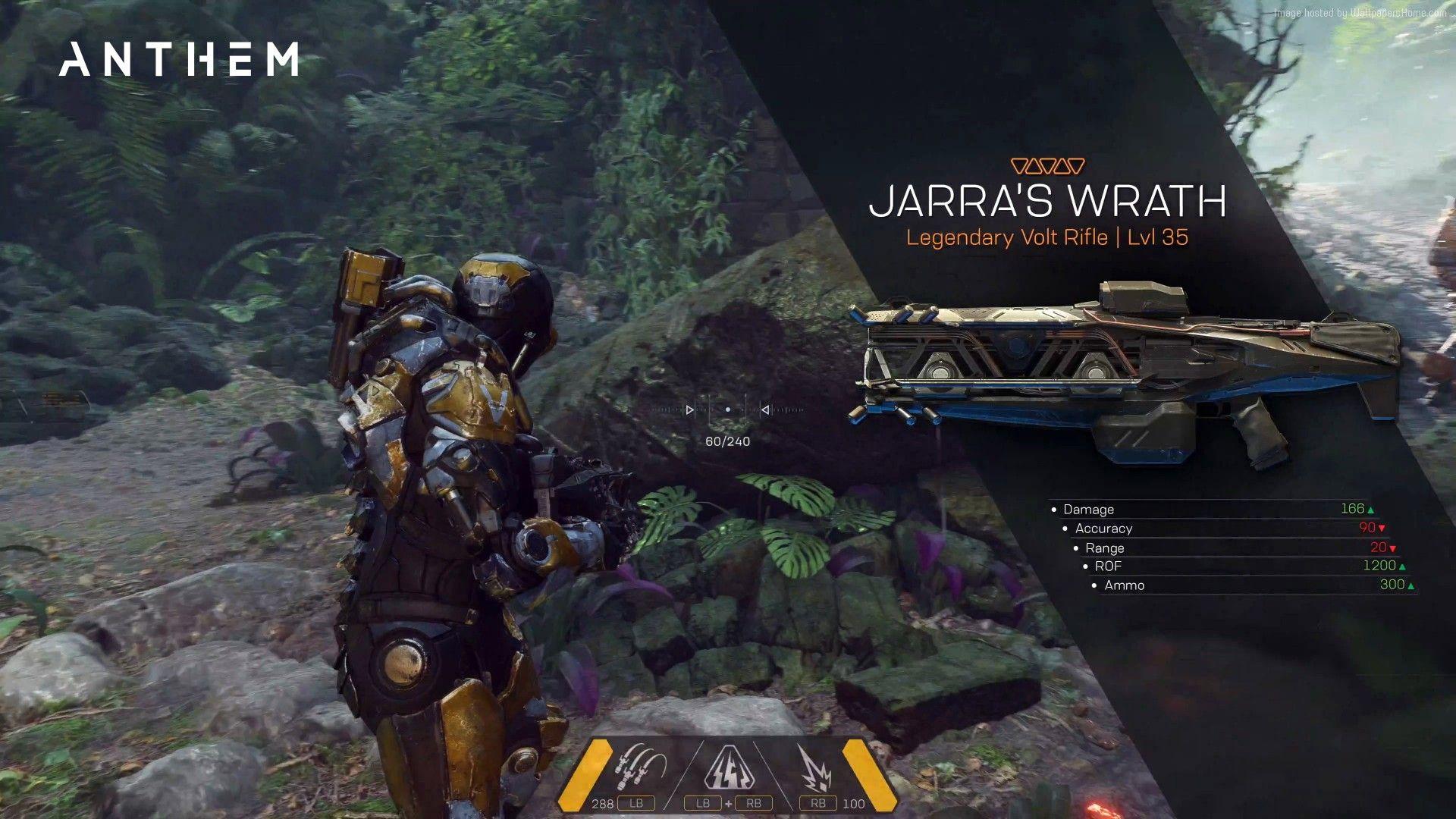Image resolution: width=1456 pixels, height=819 pixels.
Task: Trigger the lightning triangle ability
Action: tap(729, 770)
